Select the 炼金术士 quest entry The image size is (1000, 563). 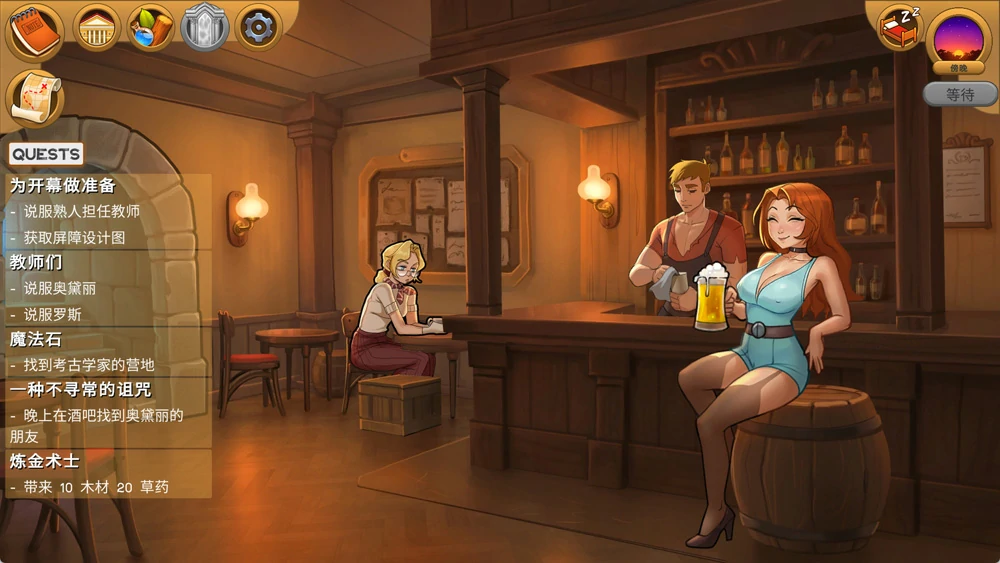click(44, 462)
